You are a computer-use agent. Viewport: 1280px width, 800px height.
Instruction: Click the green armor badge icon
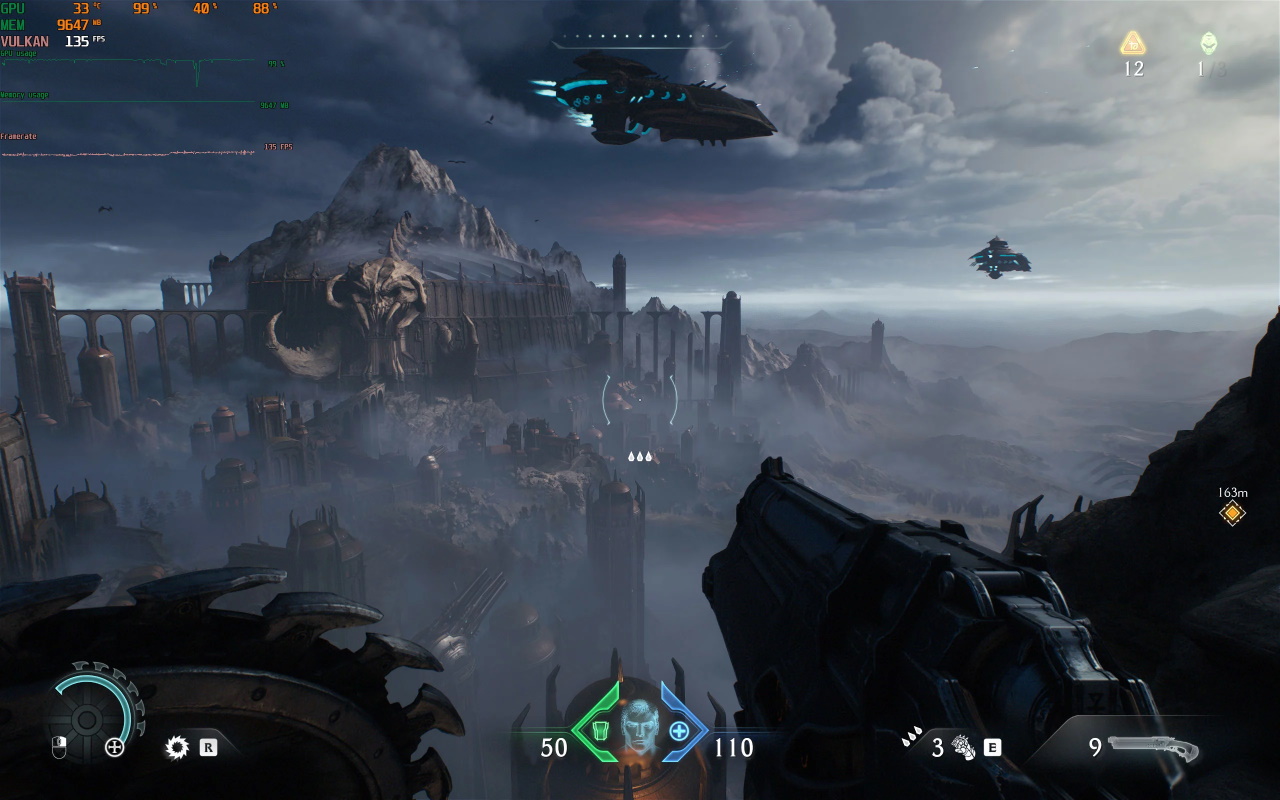601,732
